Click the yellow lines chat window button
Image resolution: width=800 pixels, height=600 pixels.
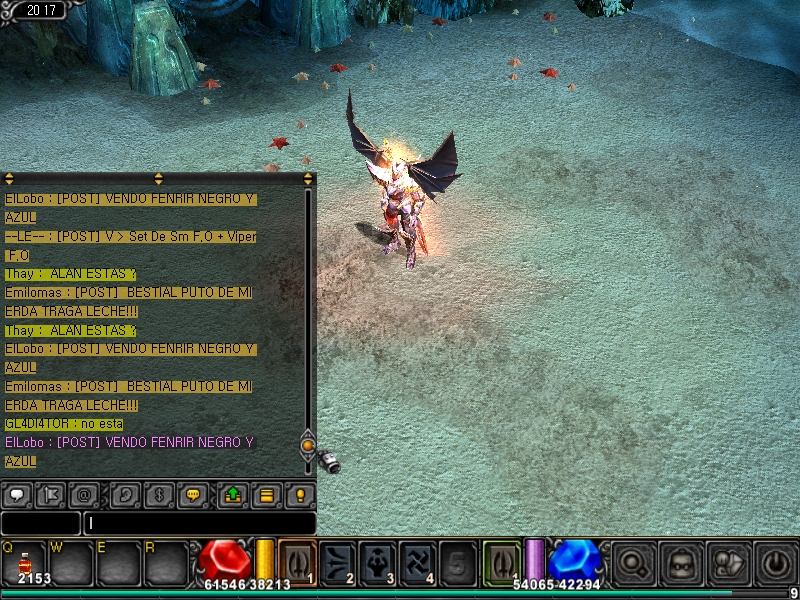point(266,494)
